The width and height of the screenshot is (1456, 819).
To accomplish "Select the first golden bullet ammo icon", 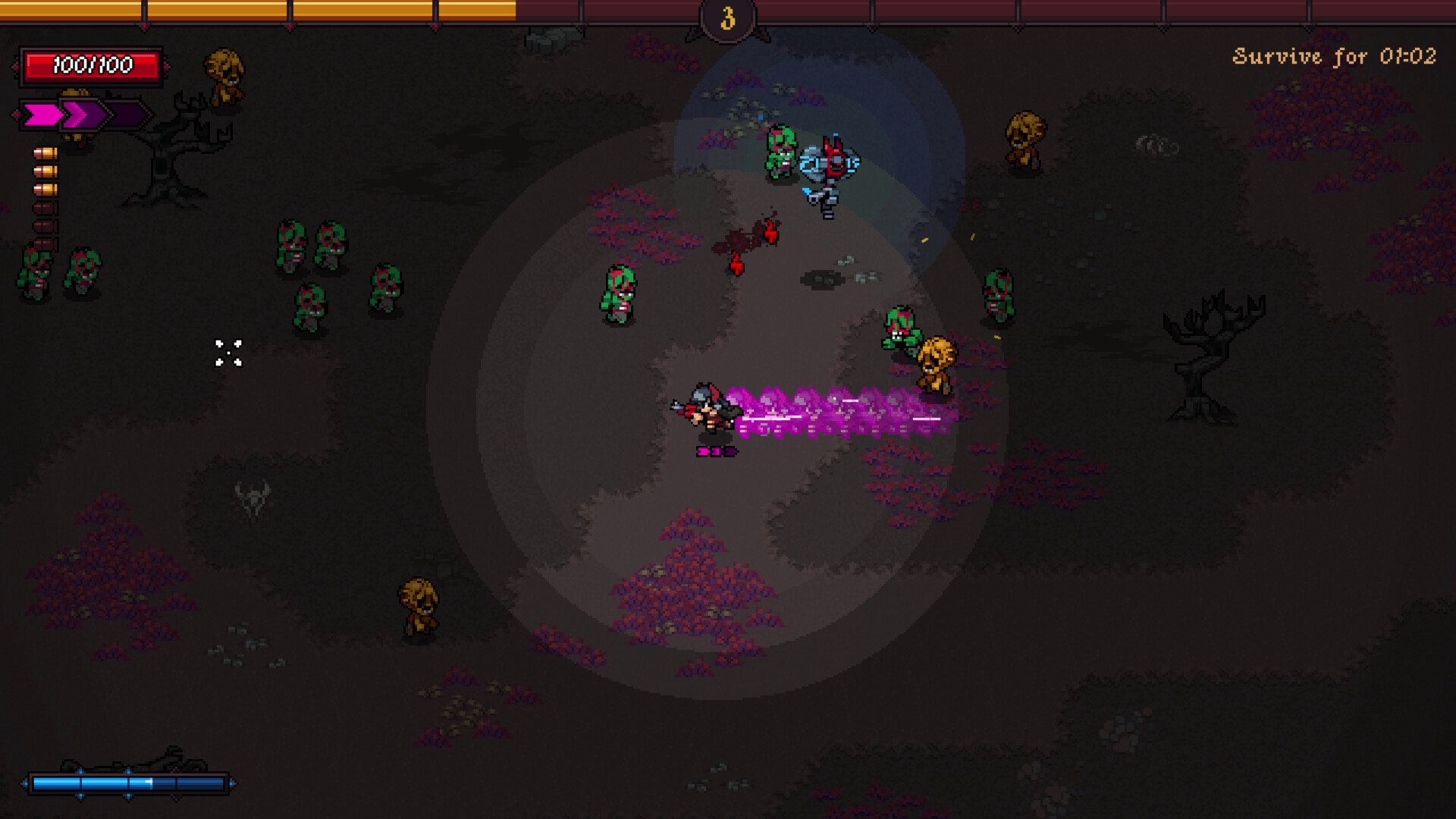I will (44, 153).
